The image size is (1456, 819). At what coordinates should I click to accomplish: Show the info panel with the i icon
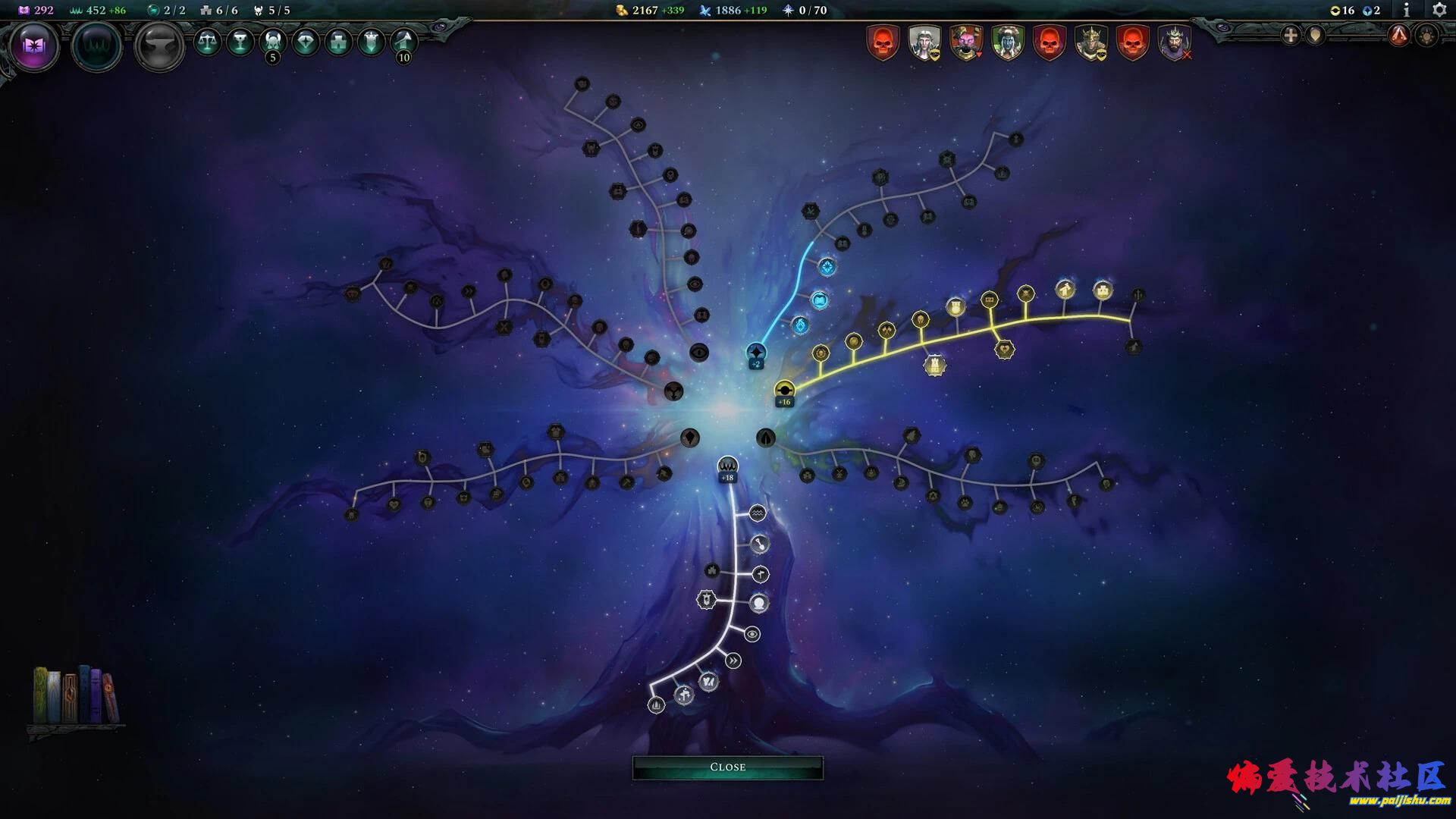1406,10
